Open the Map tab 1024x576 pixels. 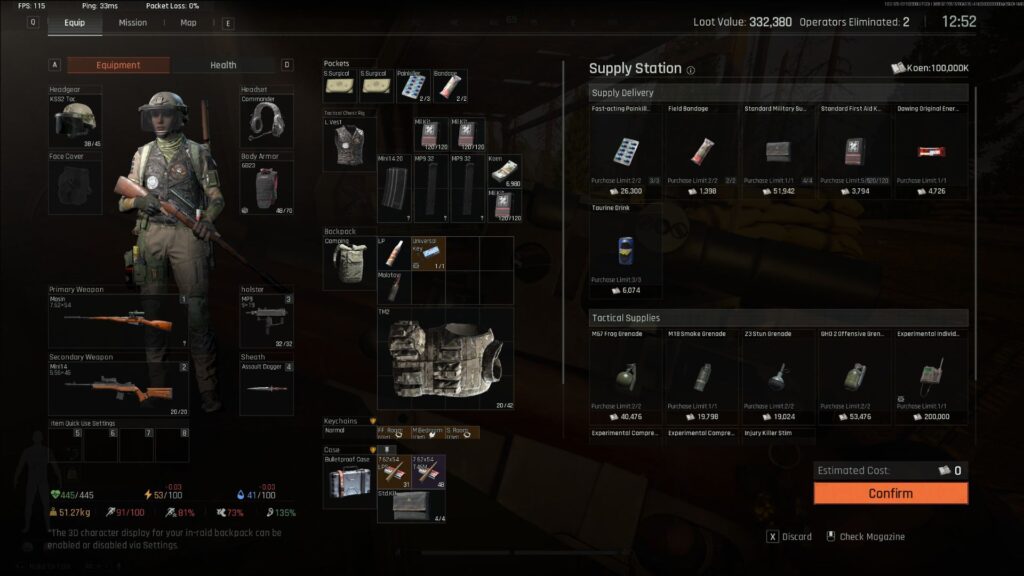pyautogui.click(x=188, y=22)
